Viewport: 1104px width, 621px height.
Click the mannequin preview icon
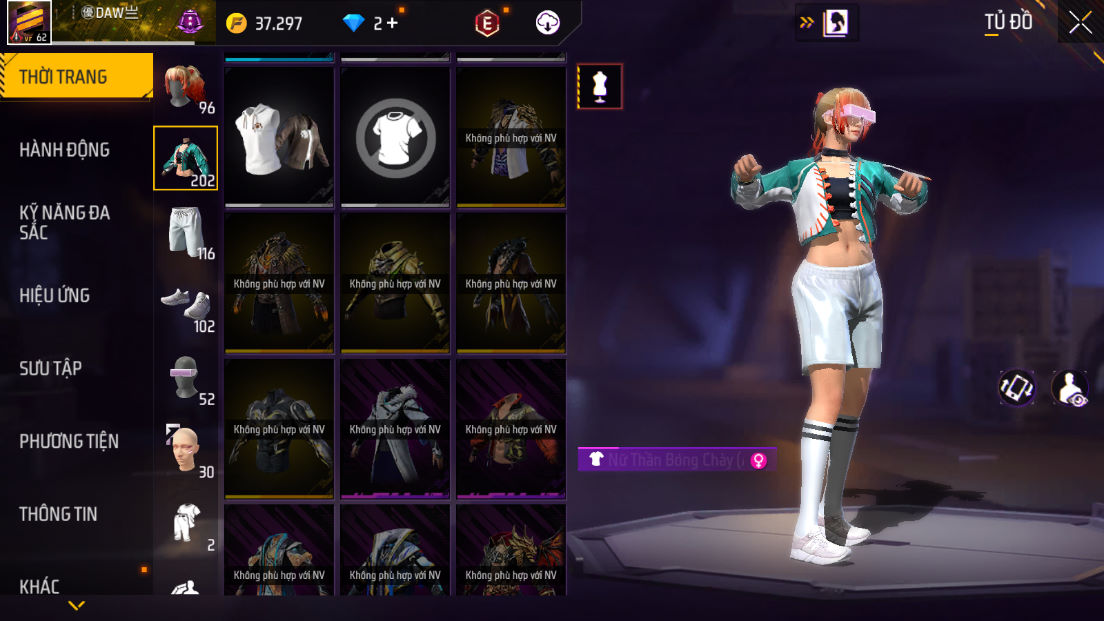point(600,86)
